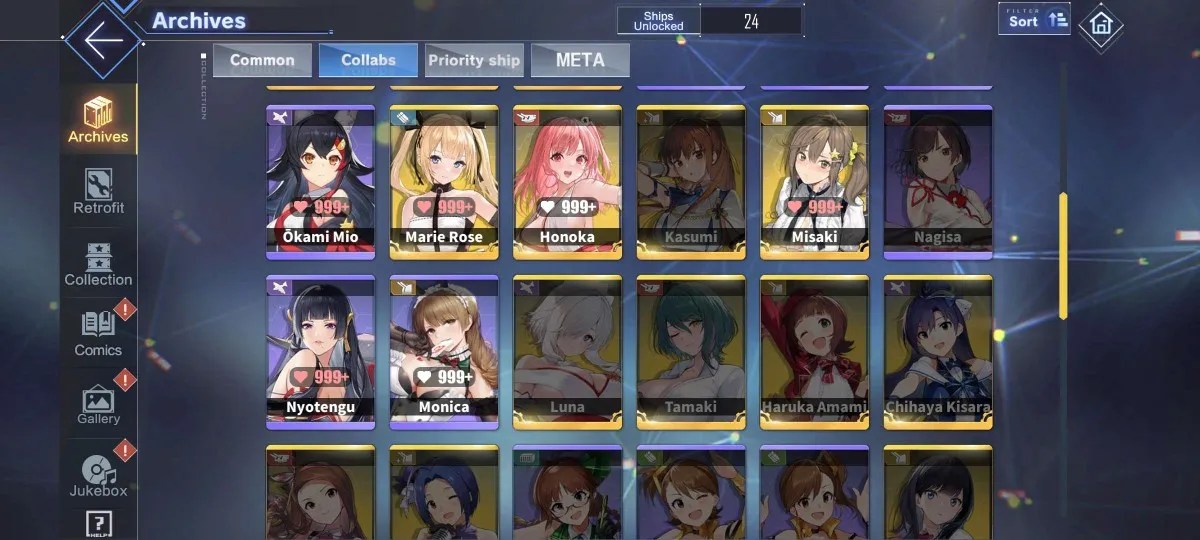
Task: Open the Priority ship tab
Action: point(474,60)
